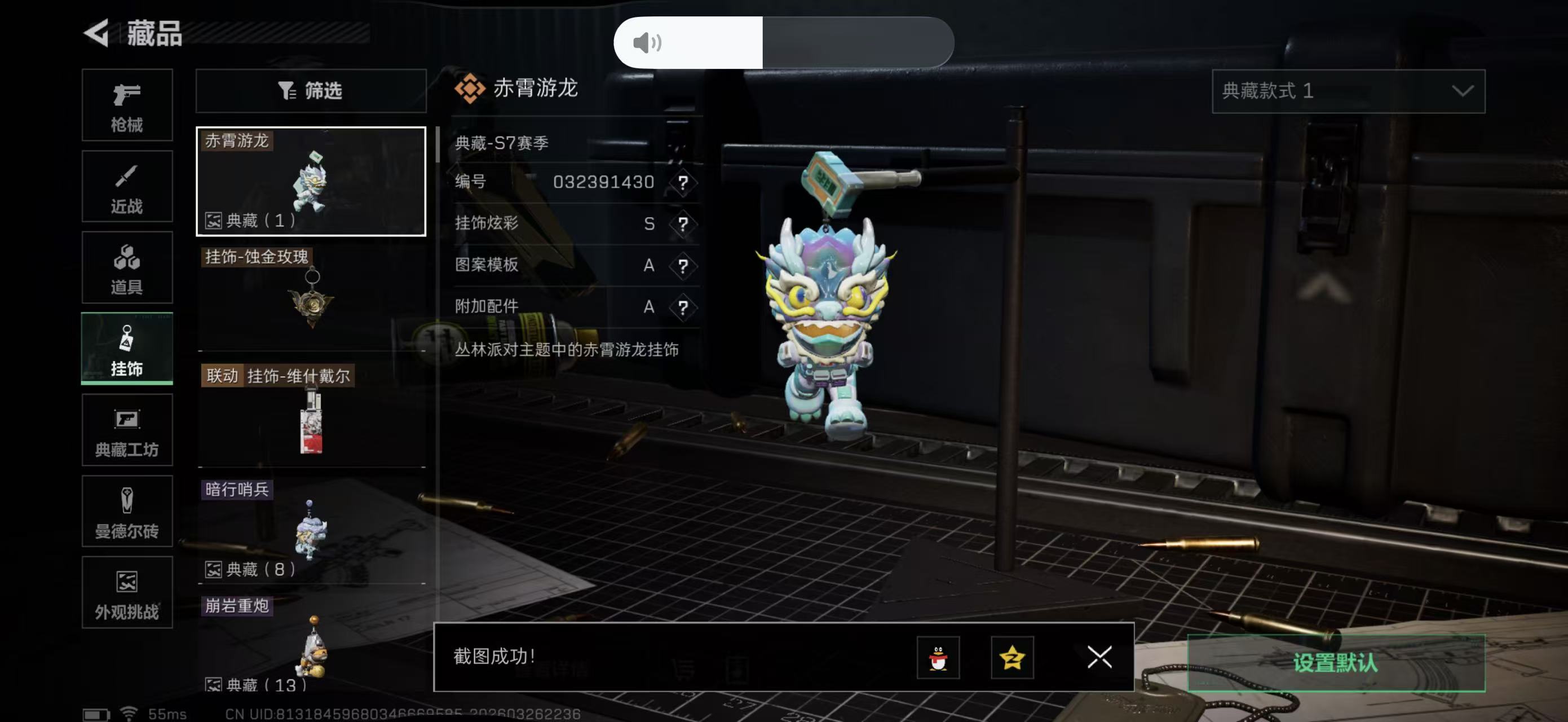This screenshot has height=722, width=1568.
Task: Select the 近战 melee category
Action: pyautogui.click(x=127, y=187)
